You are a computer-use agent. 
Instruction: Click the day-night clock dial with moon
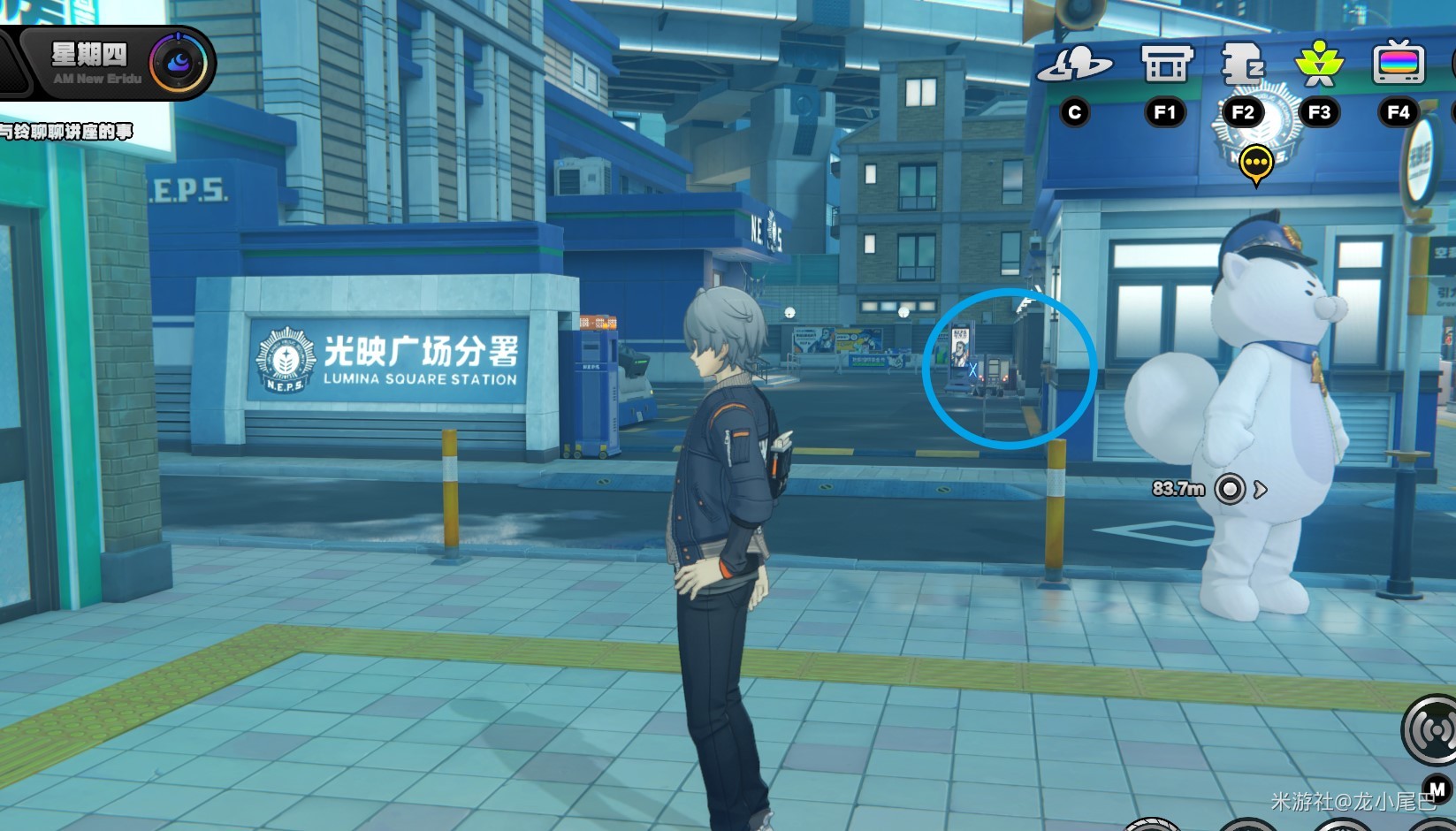click(178, 63)
